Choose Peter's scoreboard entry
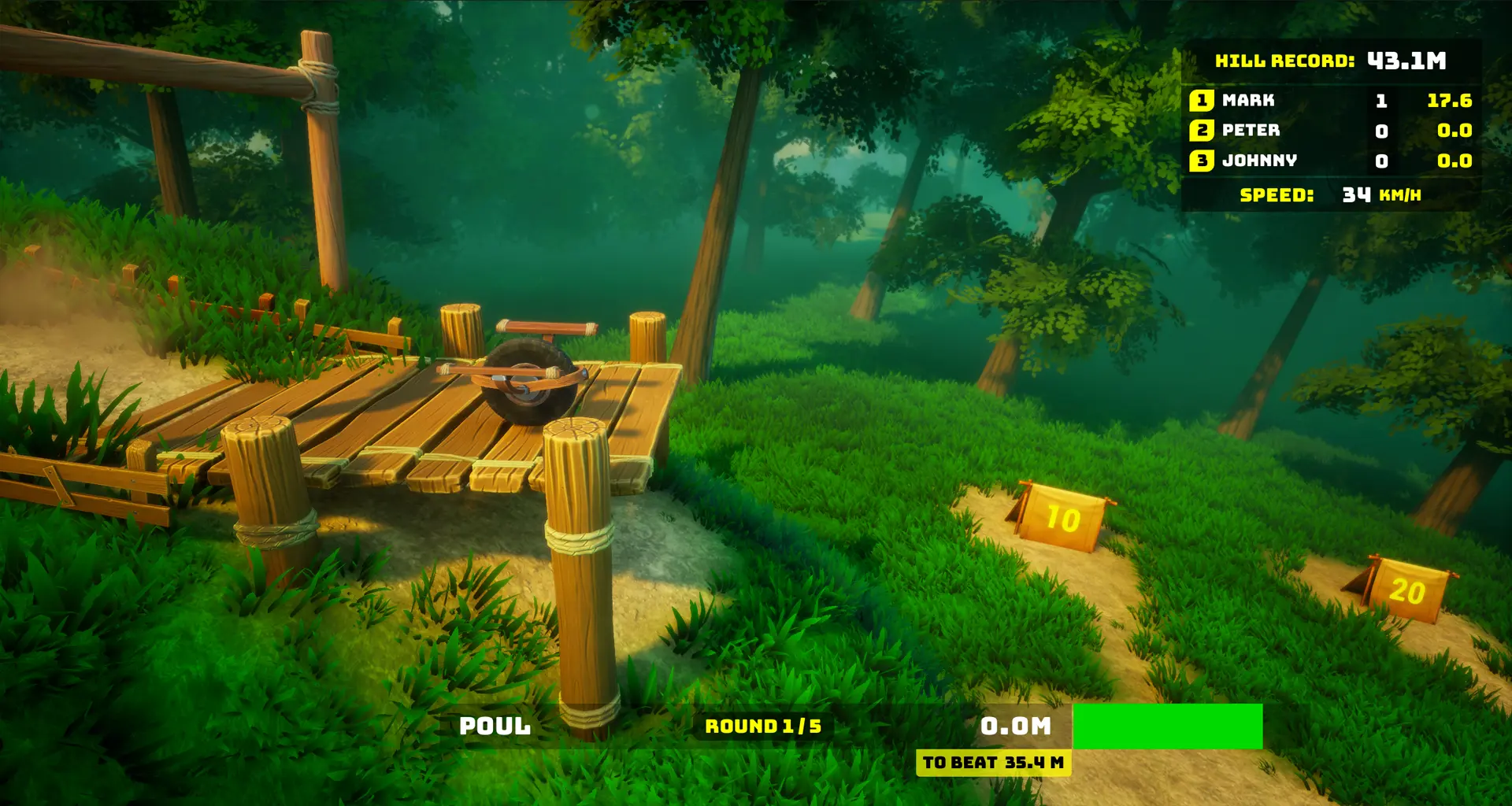This screenshot has height=806, width=1512. pyautogui.click(x=1329, y=131)
